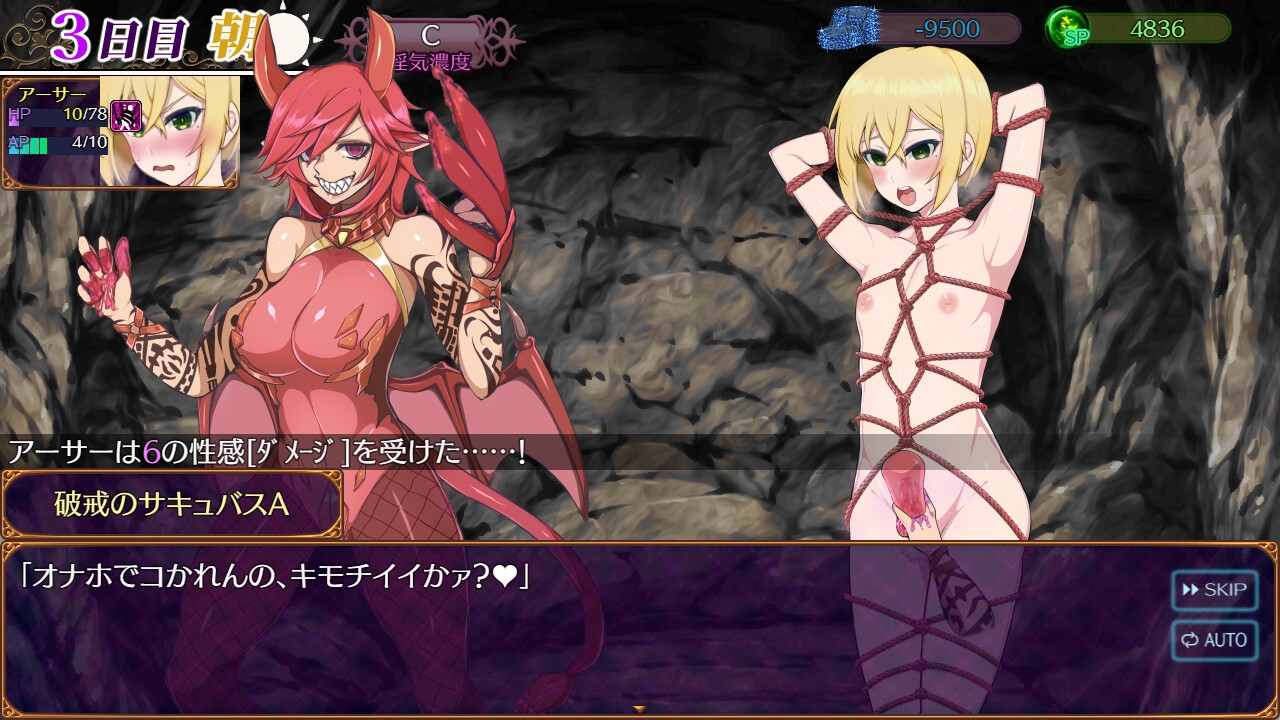Click the orange continue arrow under the dialogue

639,709
